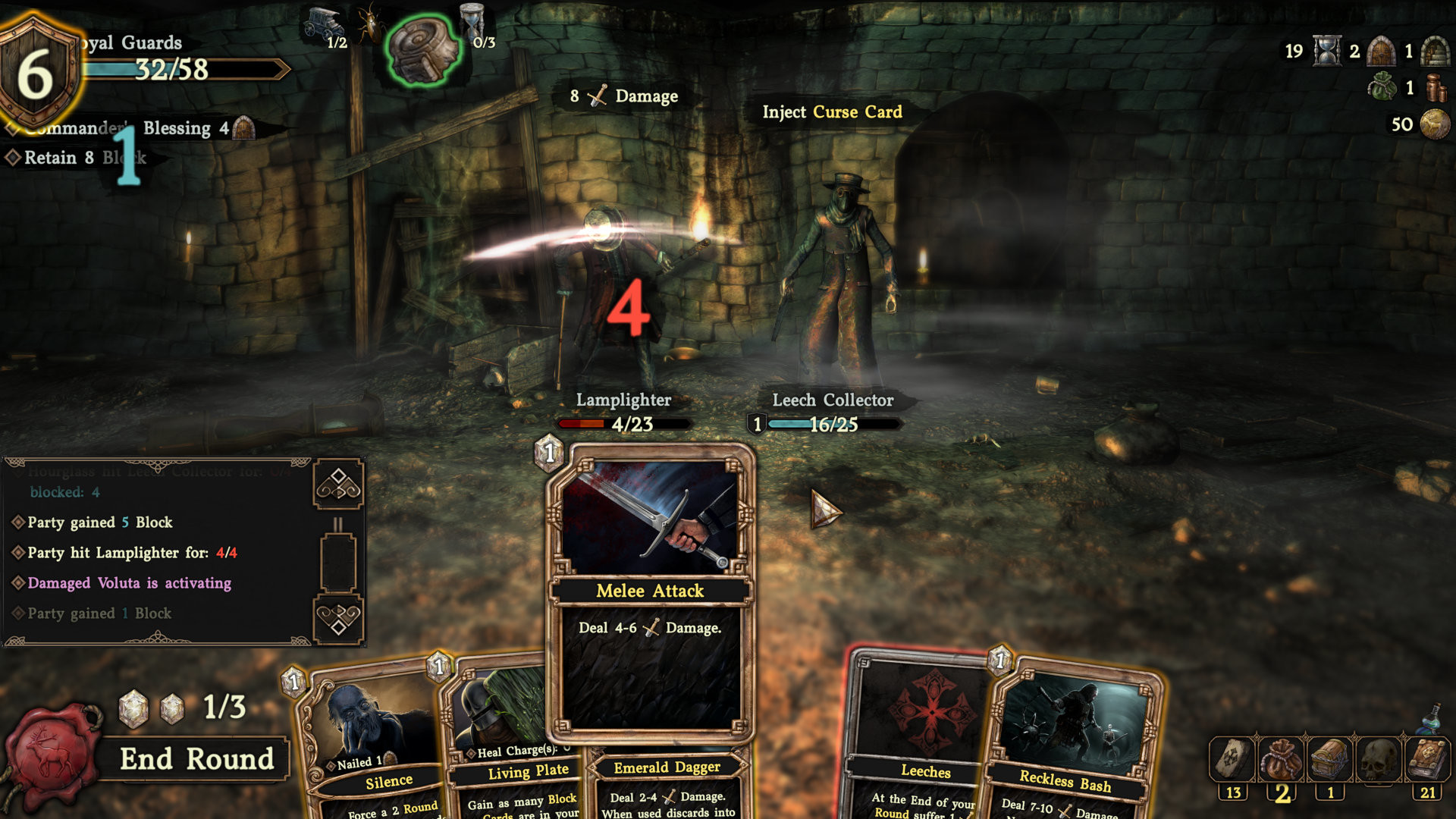Click the glowing Damaged Voluta relic
Screen dimensions: 1456x819
coord(423,50)
